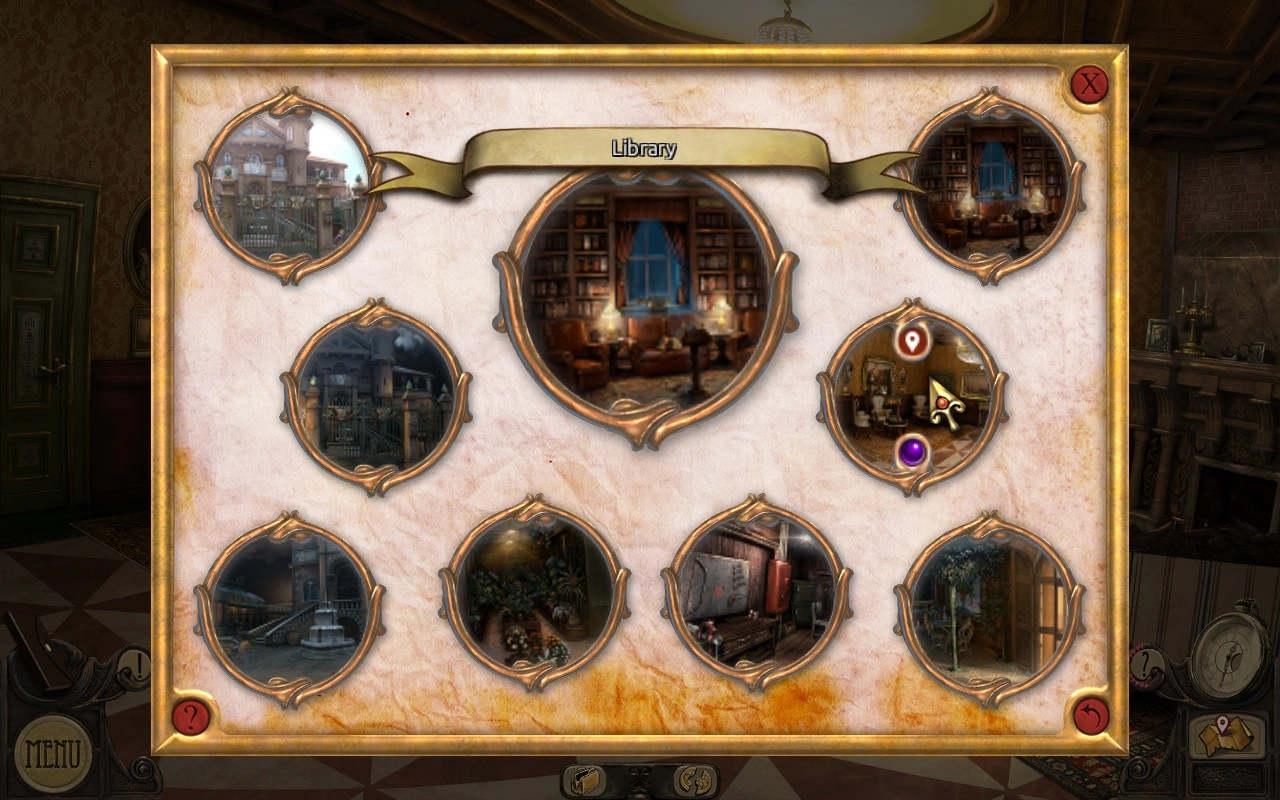Toggle the folded map icon with pin
This screenshot has height=800, width=1280.
(x=1219, y=737)
